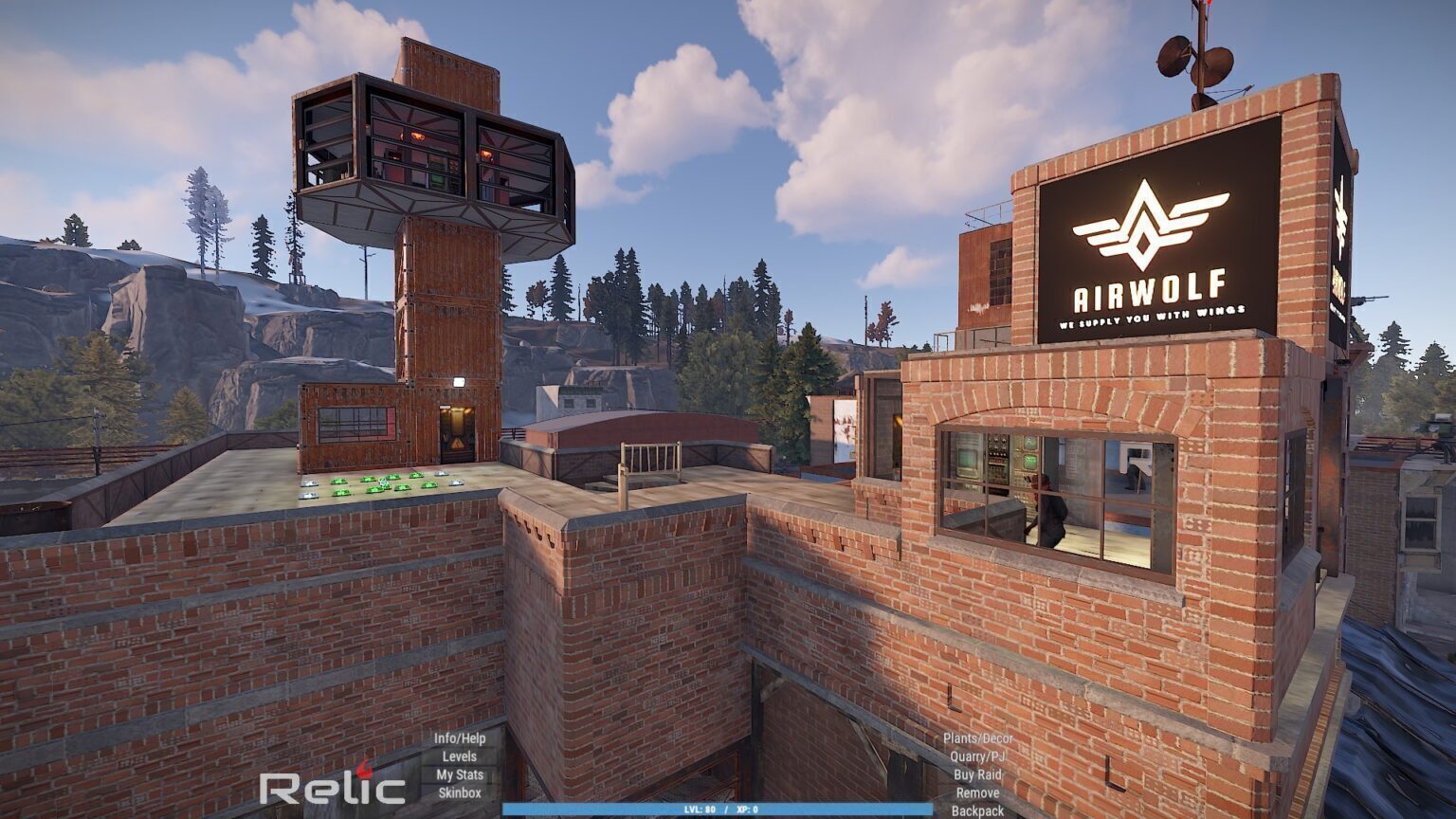This screenshot has width=1456, height=819.
Task: Open the Skinbox
Action: tap(460, 792)
